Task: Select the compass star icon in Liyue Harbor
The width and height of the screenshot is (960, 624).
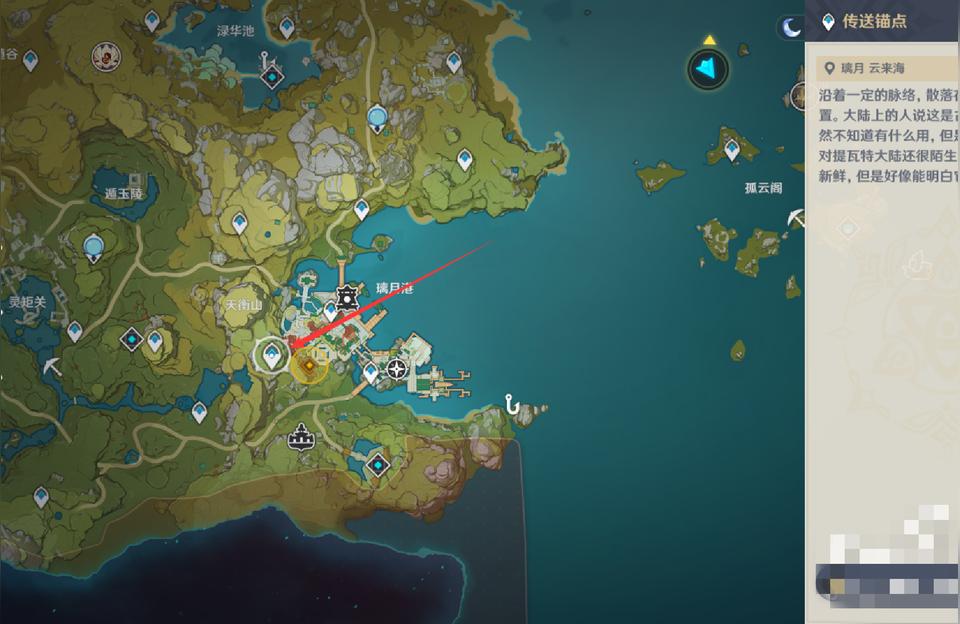Action: pos(397,369)
